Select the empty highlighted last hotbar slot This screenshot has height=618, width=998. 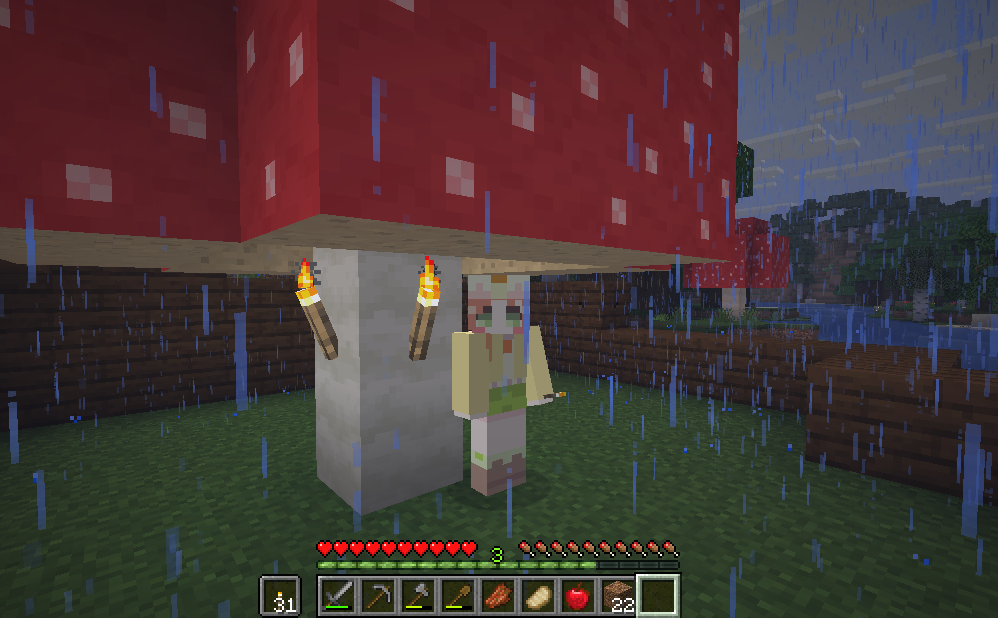coord(659,596)
